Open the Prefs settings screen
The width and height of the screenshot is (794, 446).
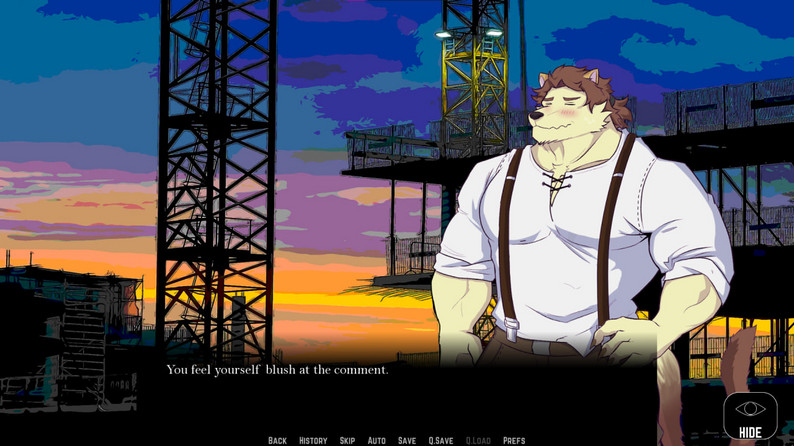(x=514, y=440)
